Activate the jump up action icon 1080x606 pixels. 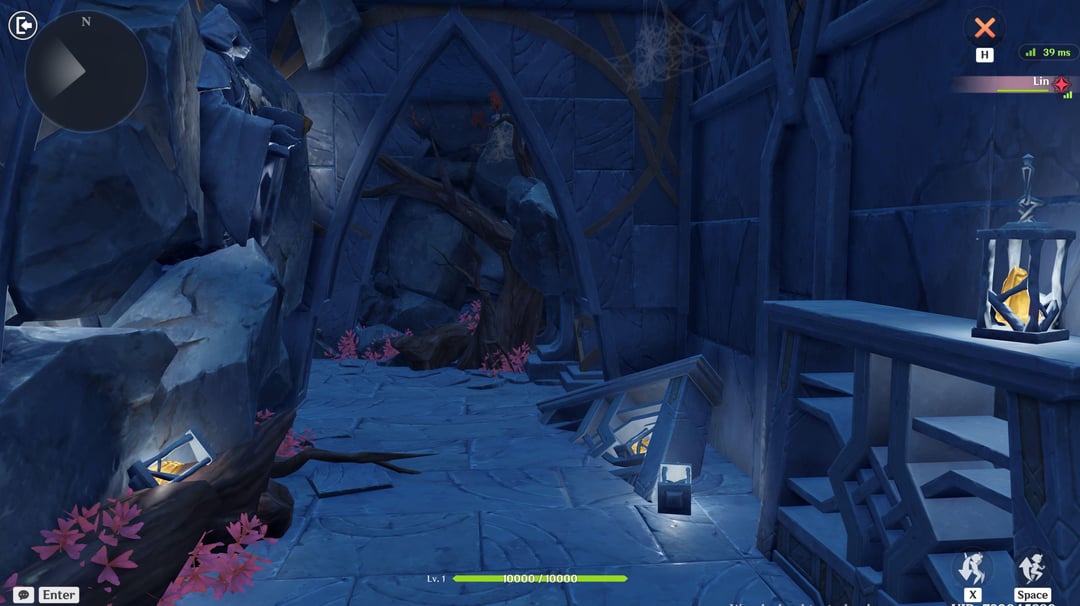(x=1032, y=568)
